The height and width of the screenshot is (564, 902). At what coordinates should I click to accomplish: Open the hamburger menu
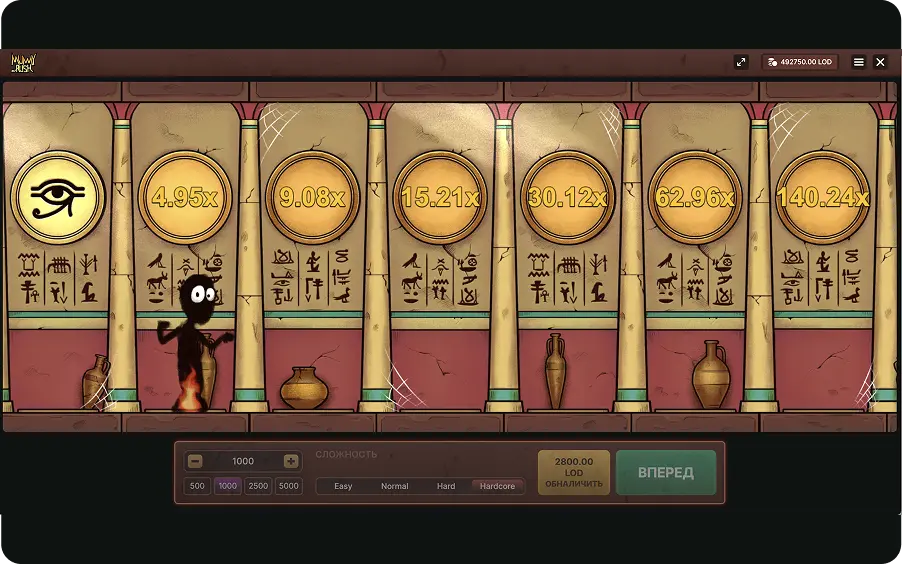858,62
